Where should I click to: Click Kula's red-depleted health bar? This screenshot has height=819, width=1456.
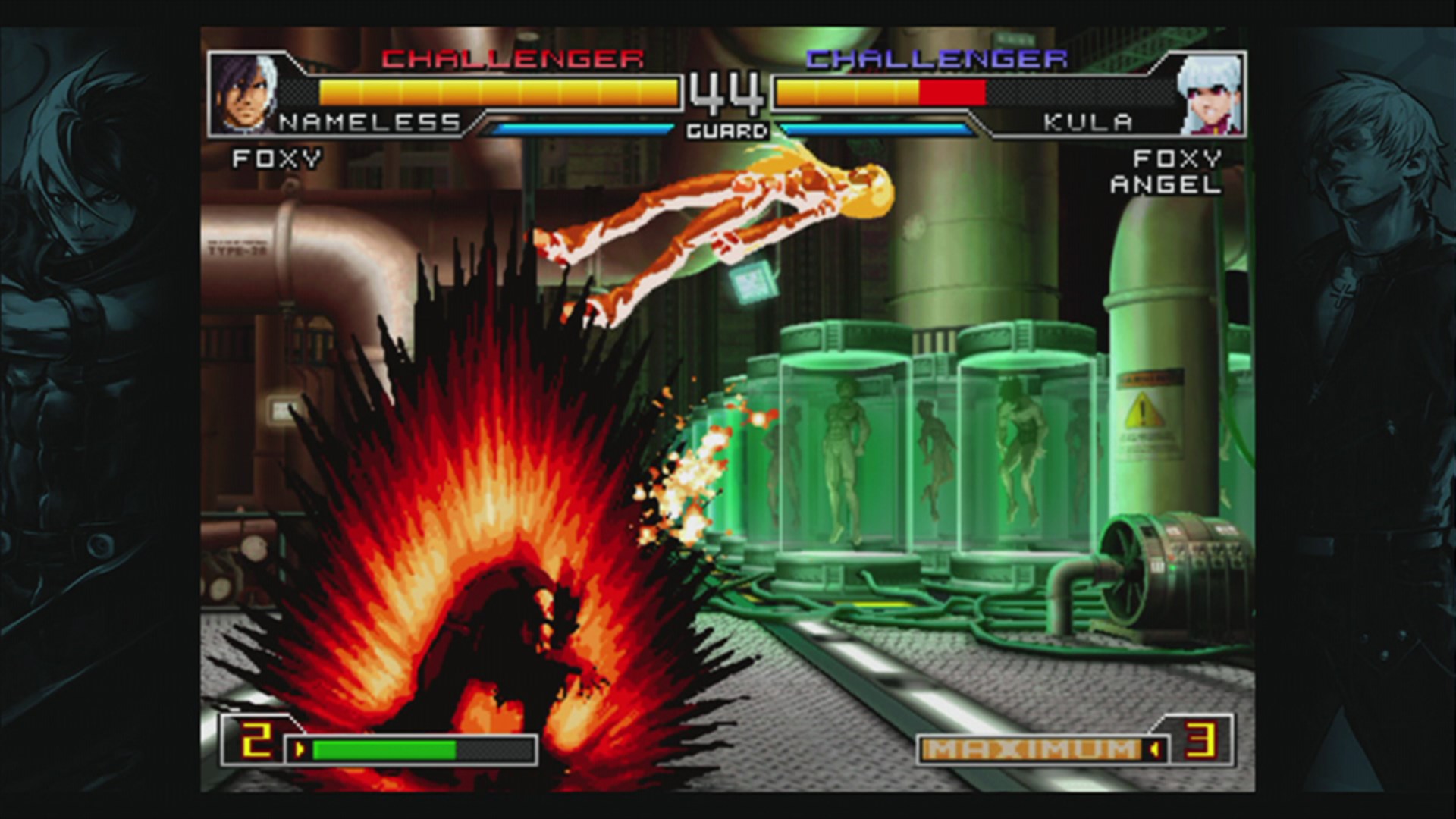(950, 90)
